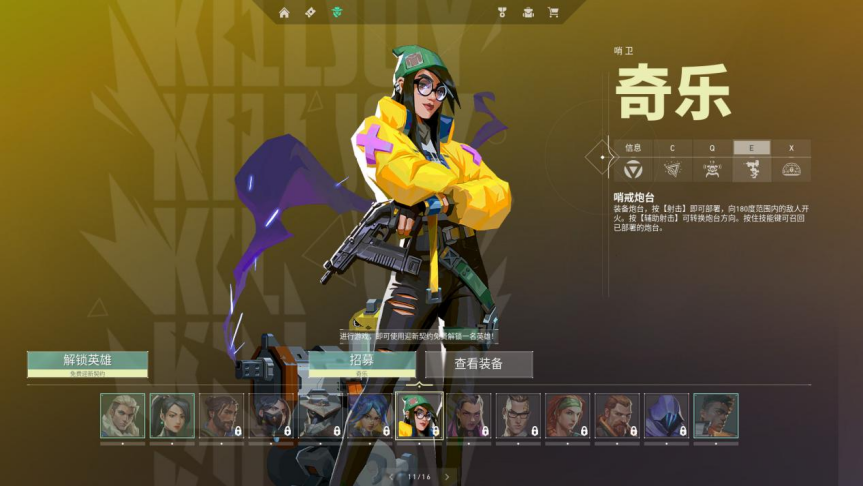Click the 解锁英雄 unlock agent button

(x=88, y=361)
